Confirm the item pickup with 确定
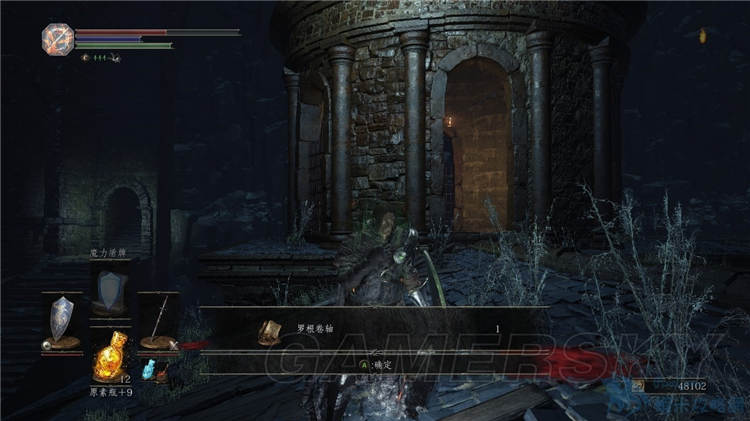The height and width of the screenshot is (421, 750). point(376,365)
